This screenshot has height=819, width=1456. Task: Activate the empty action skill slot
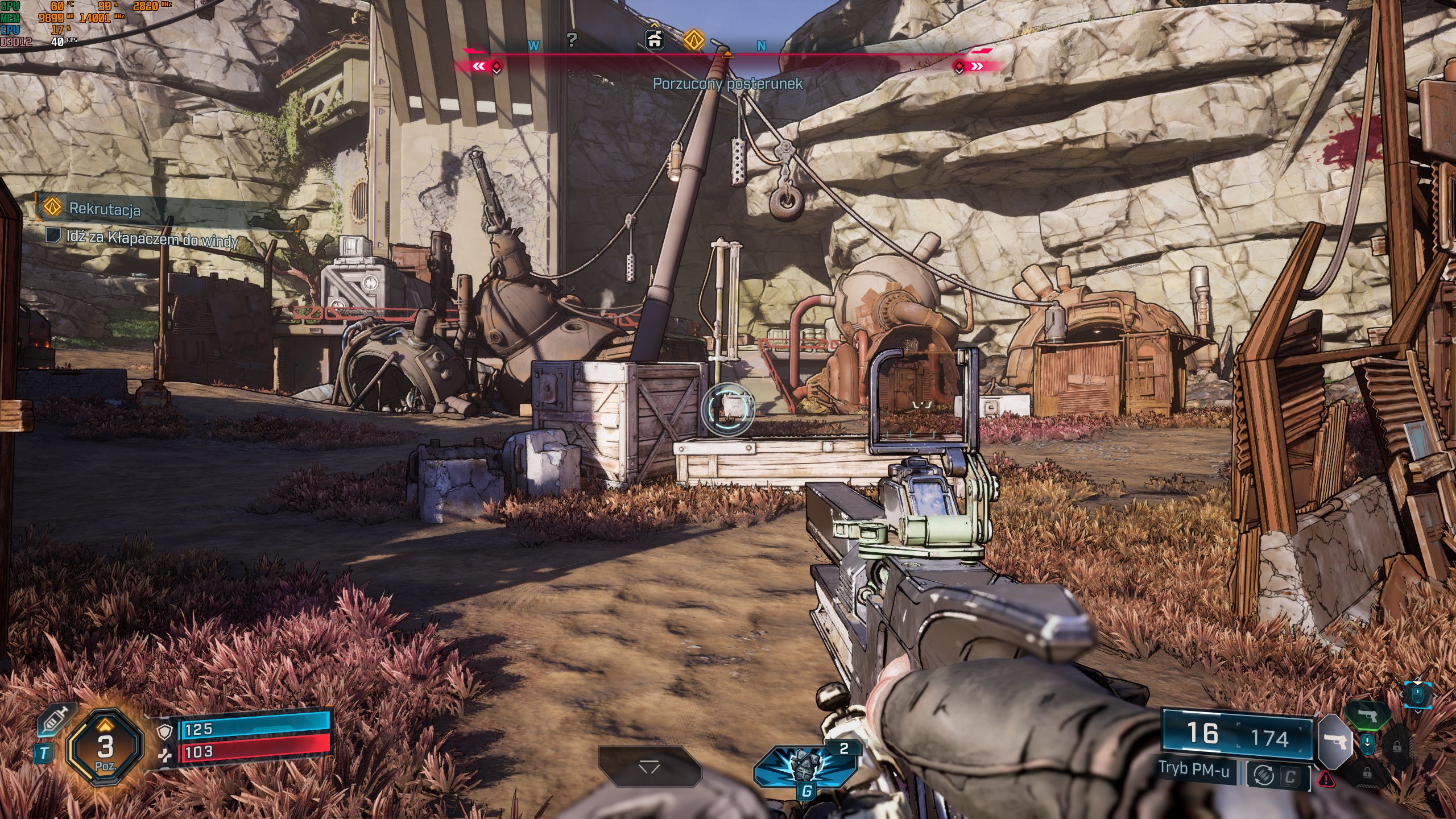click(x=649, y=767)
